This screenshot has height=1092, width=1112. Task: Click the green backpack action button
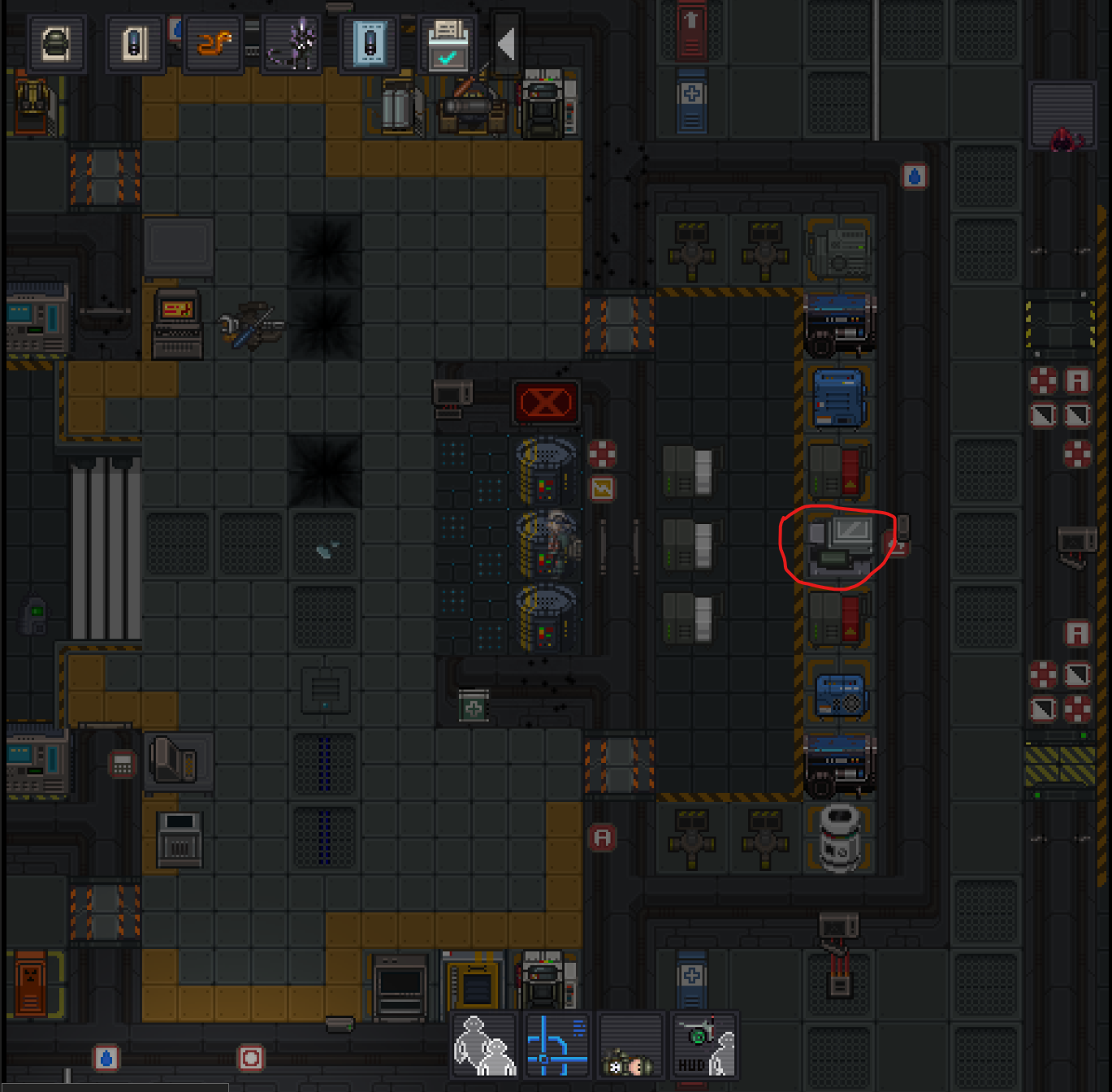(x=56, y=44)
